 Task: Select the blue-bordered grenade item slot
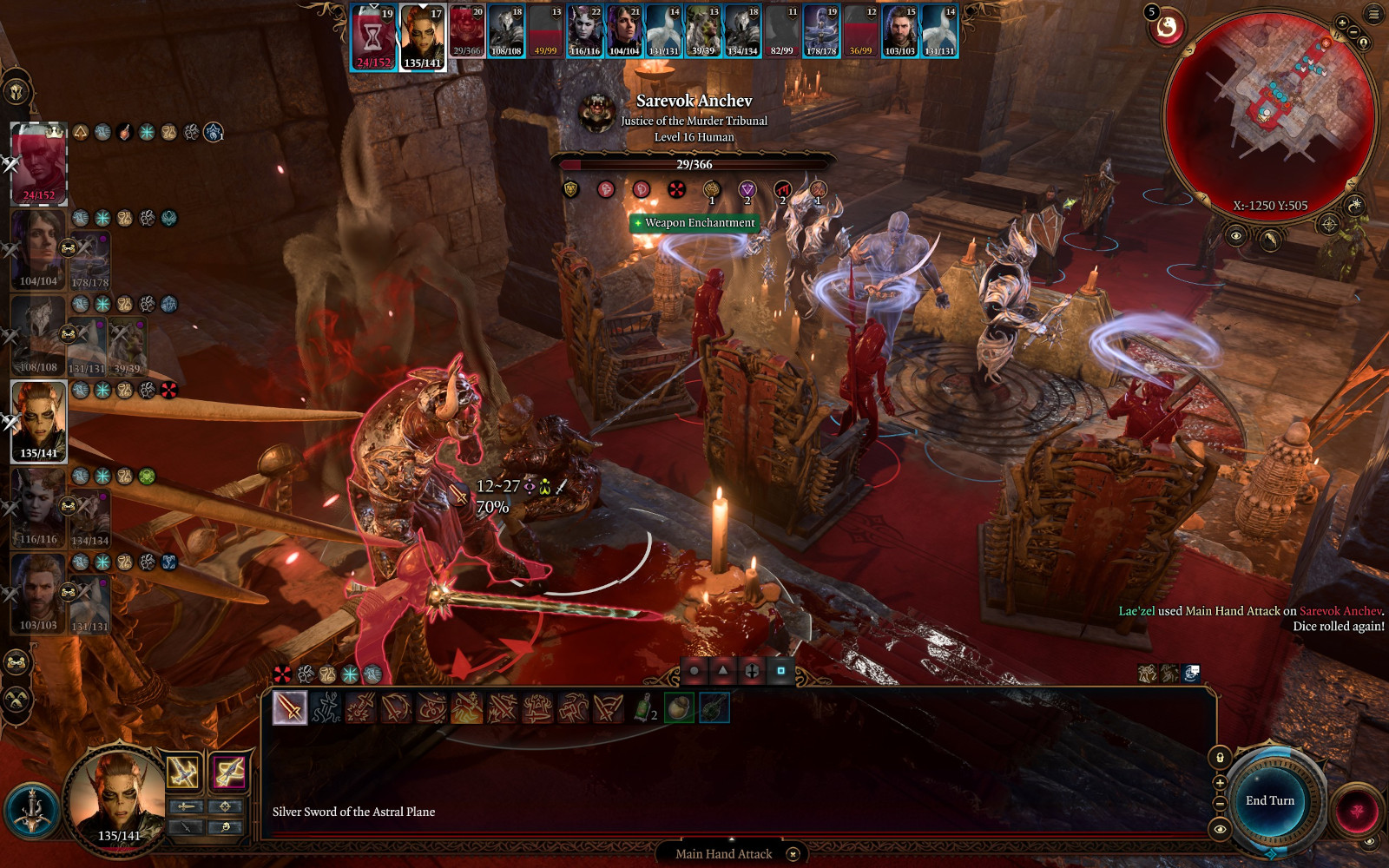[714, 707]
